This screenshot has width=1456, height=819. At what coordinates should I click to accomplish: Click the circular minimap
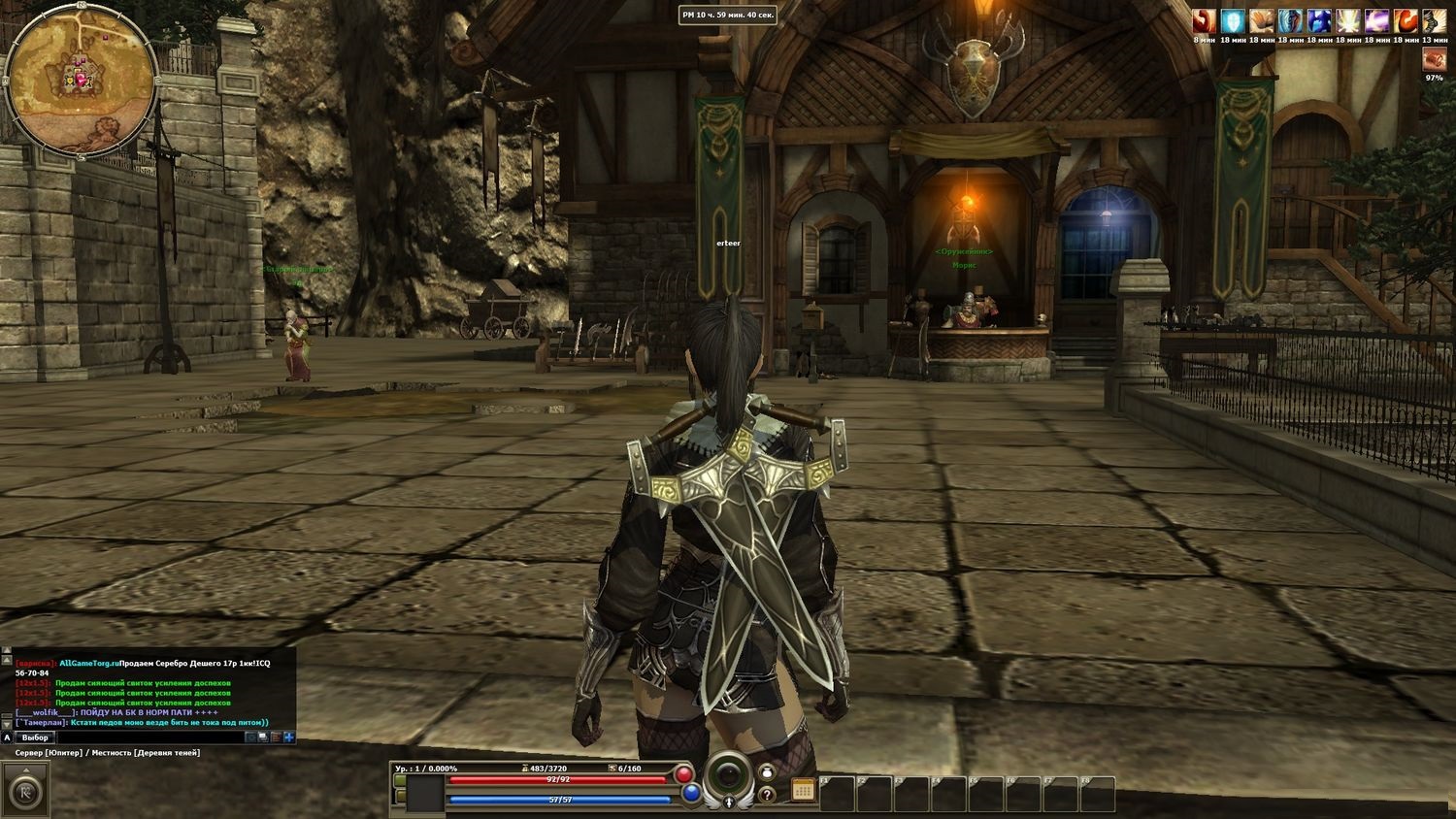click(82, 81)
